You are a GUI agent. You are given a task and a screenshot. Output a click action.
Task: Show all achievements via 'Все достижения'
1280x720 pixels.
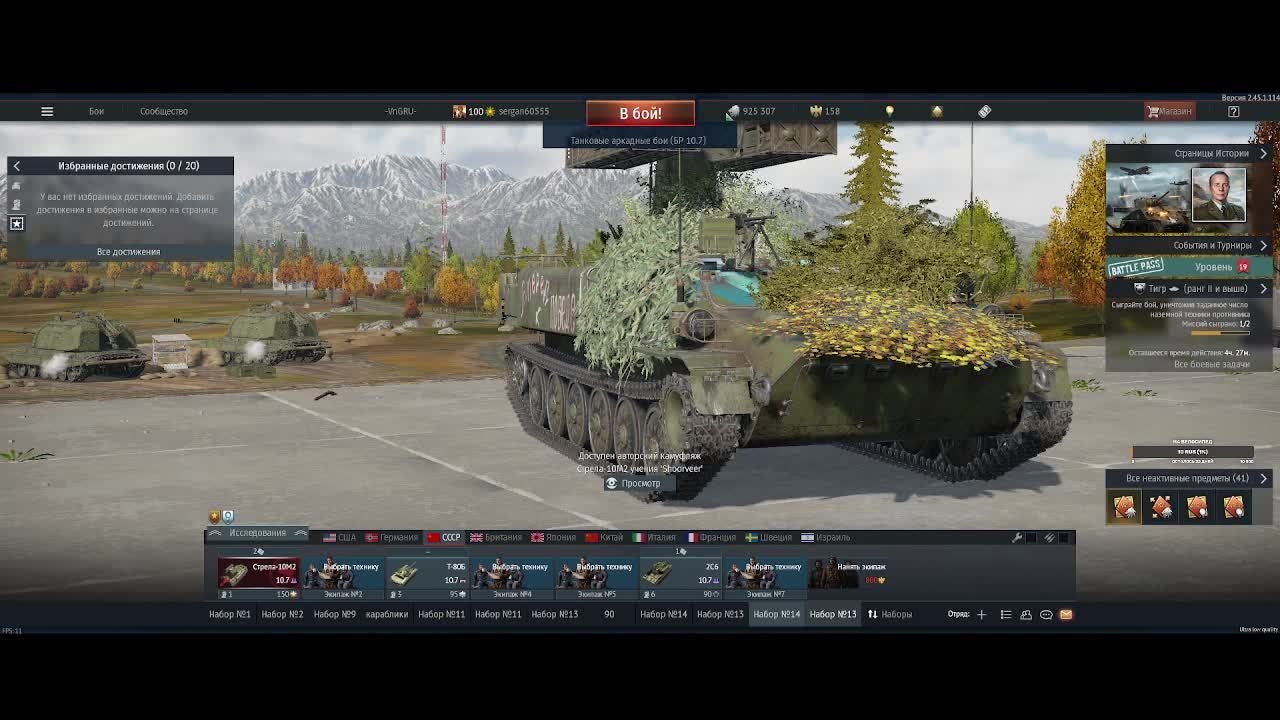tap(128, 252)
